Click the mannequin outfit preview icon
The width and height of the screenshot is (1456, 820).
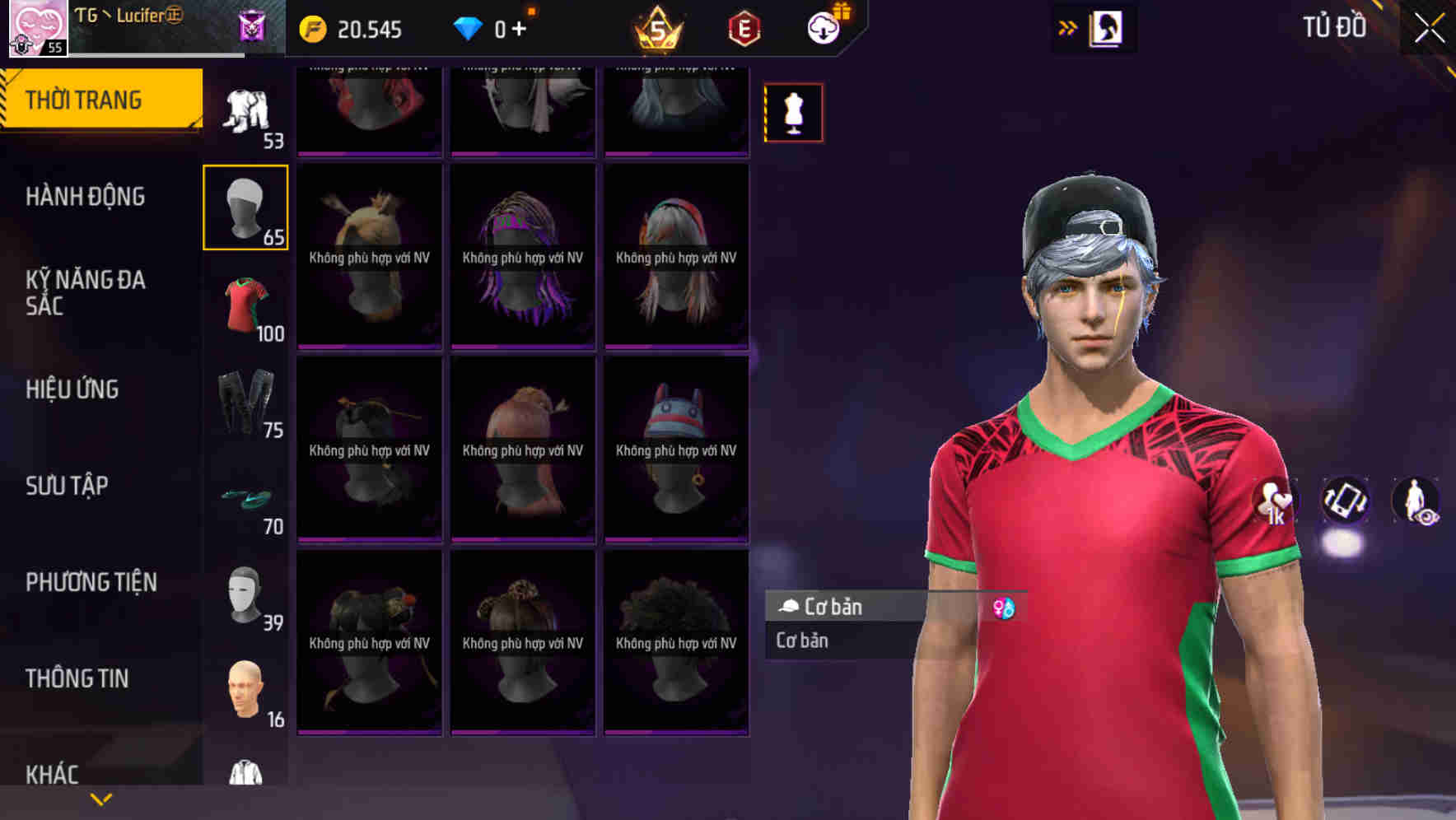click(793, 112)
